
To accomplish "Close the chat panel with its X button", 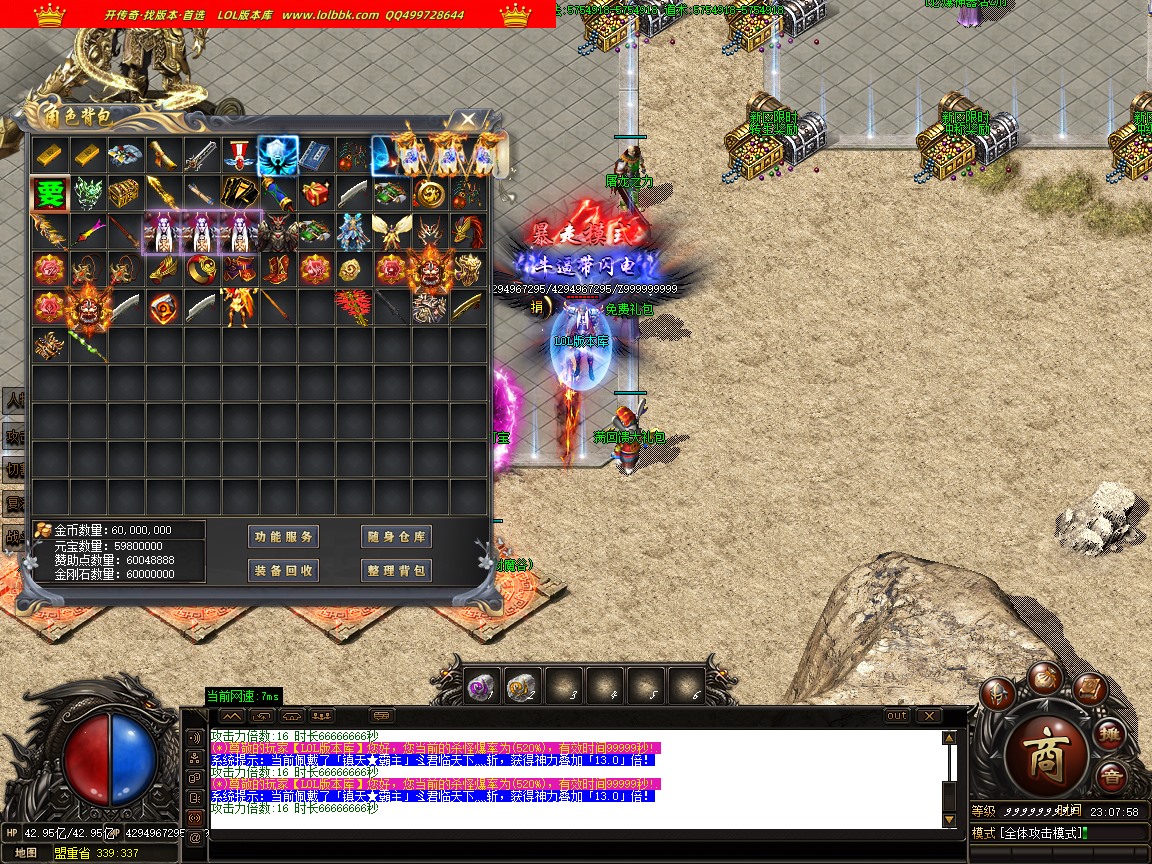I will [x=929, y=716].
